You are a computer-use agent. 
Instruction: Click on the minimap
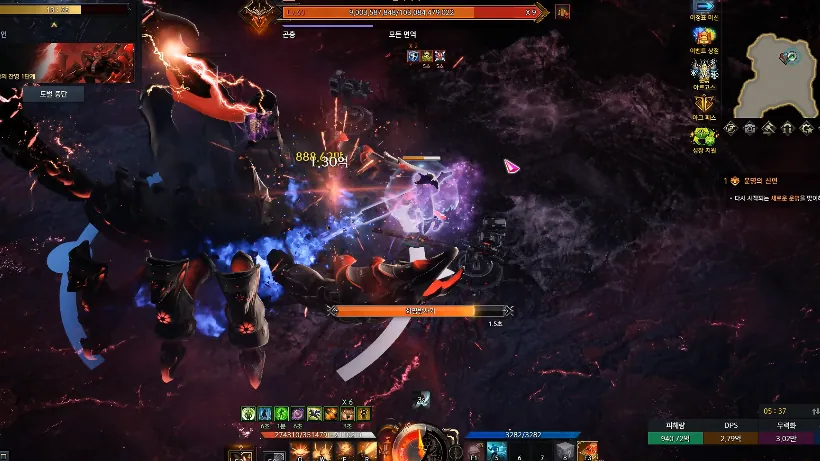coord(777,73)
